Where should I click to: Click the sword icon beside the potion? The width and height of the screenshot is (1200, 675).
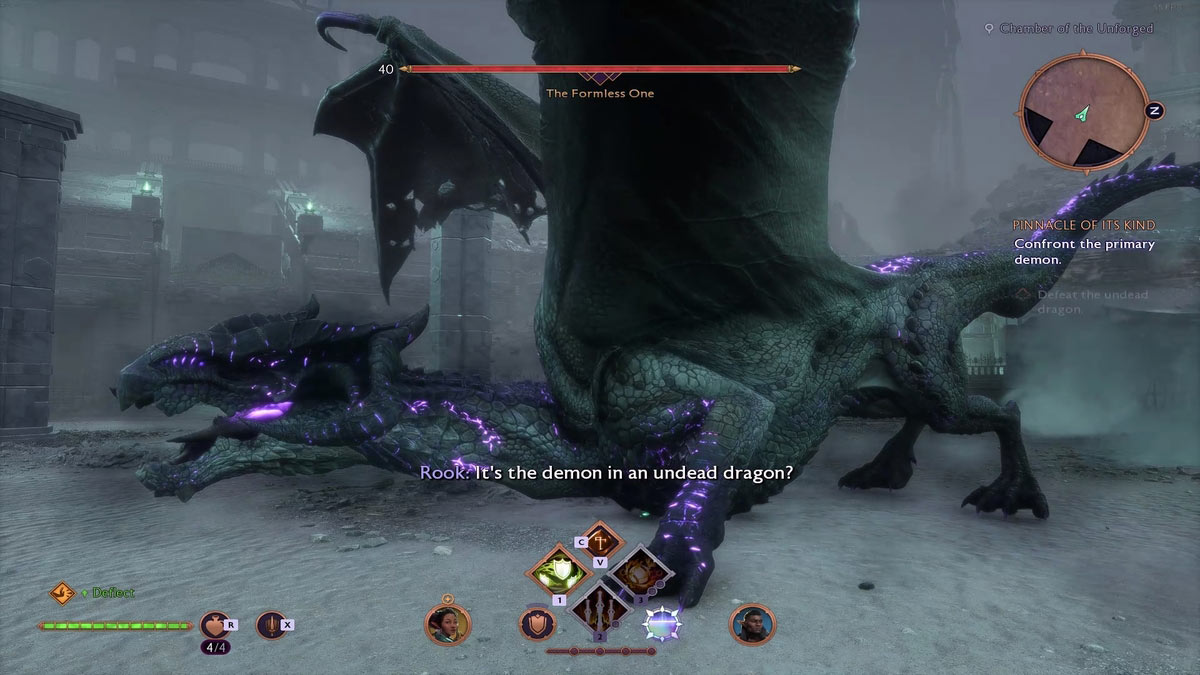click(270, 626)
